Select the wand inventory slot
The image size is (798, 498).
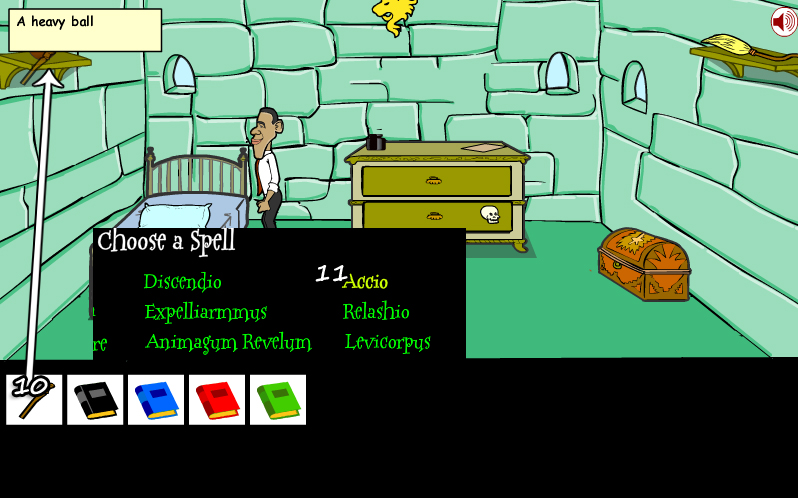coord(34,399)
